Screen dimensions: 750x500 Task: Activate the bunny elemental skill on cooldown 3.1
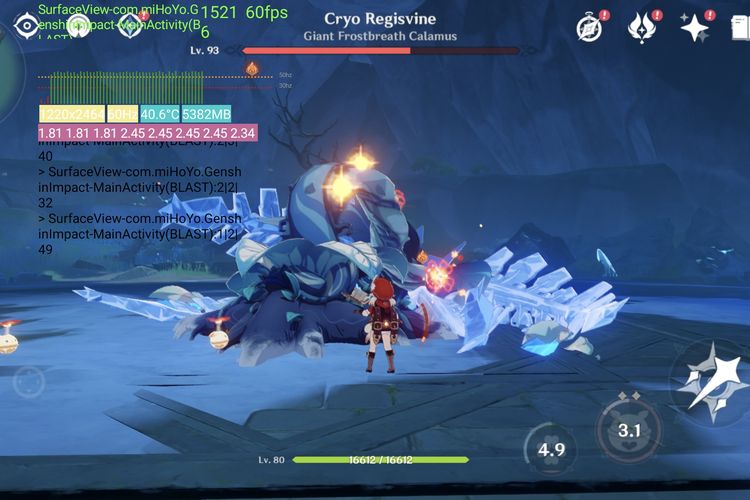tap(629, 430)
